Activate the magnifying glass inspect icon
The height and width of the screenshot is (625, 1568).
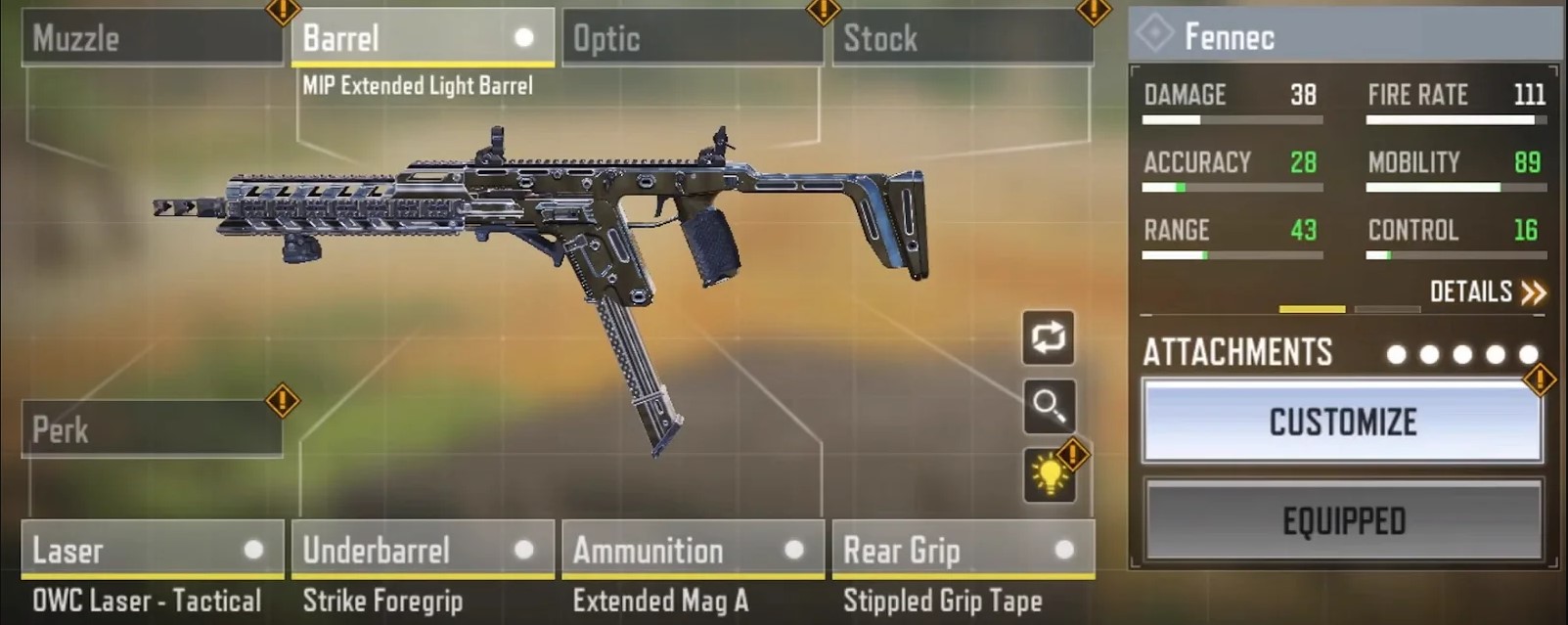pos(1049,406)
